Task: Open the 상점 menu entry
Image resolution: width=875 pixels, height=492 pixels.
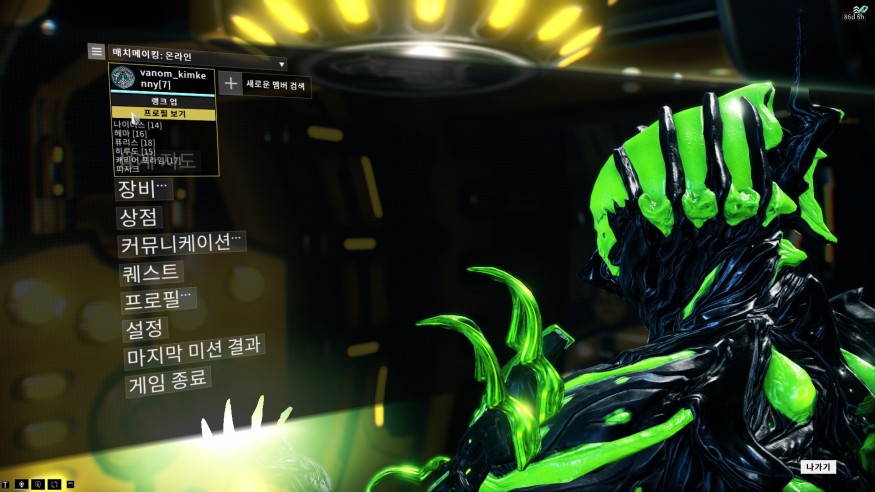Action: pos(141,216)
